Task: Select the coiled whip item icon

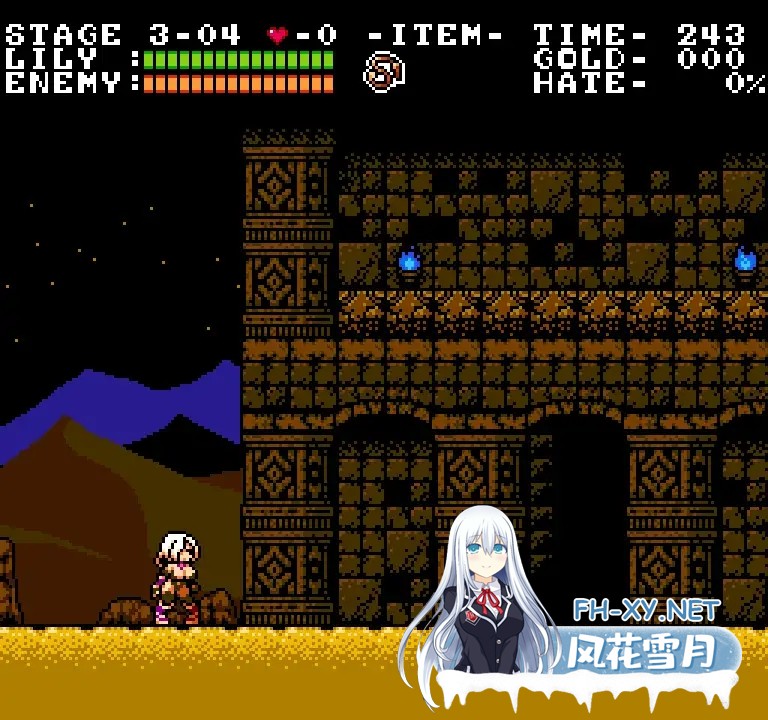Action: click(x=383, y=72)
